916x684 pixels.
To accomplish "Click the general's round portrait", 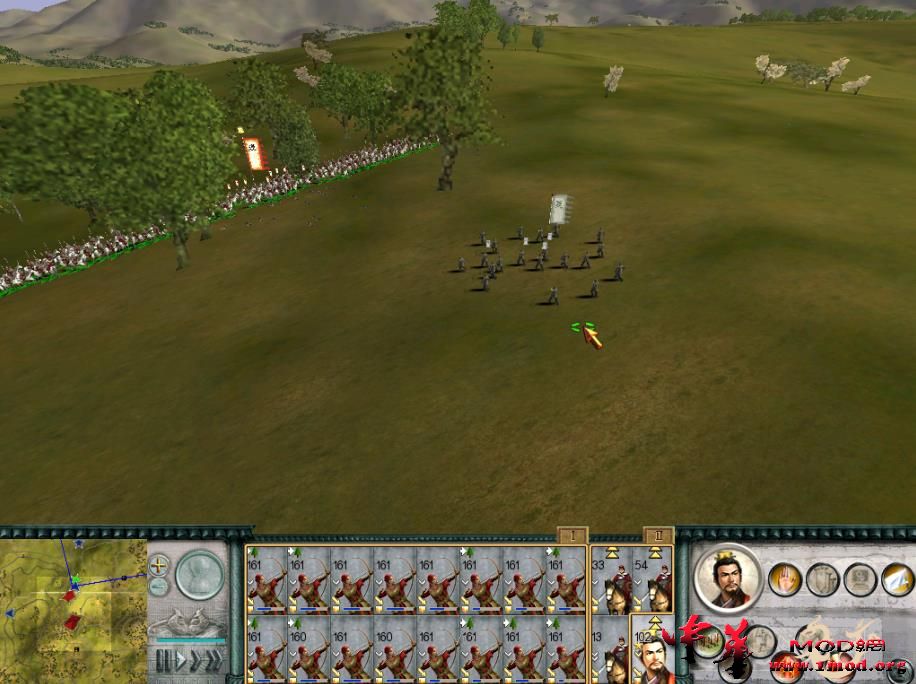I will 727,577.
